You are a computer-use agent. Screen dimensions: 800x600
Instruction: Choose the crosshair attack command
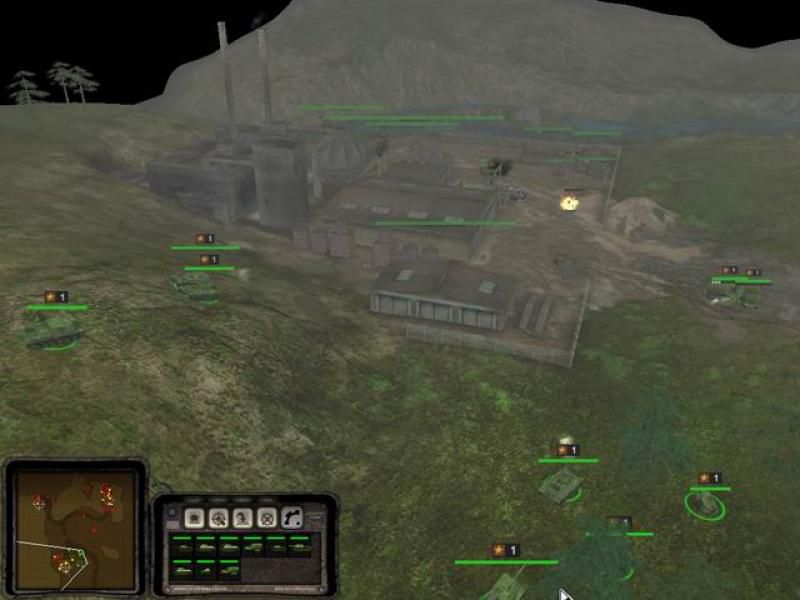tap(218, 518)
